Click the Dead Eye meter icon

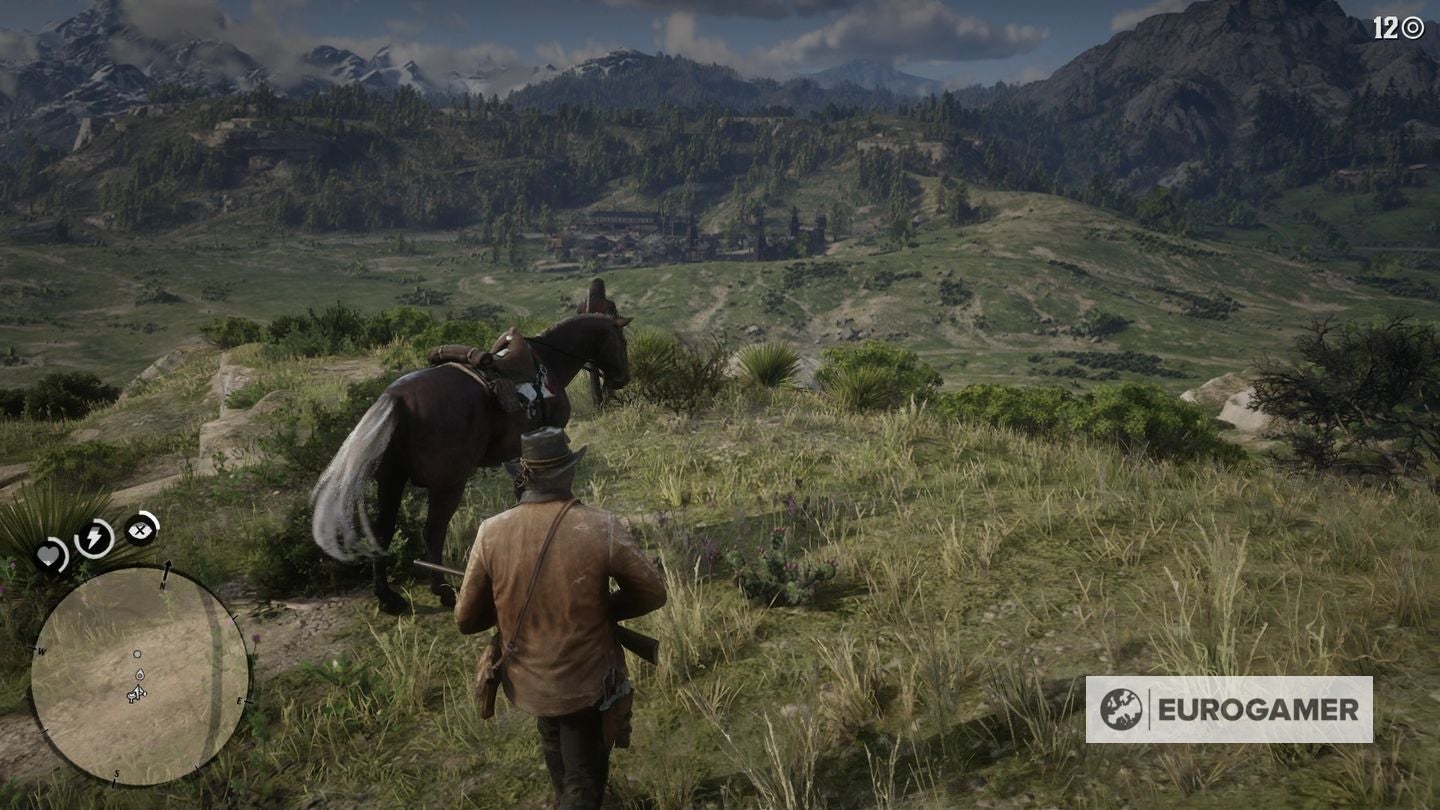click(x=139, y=531)
